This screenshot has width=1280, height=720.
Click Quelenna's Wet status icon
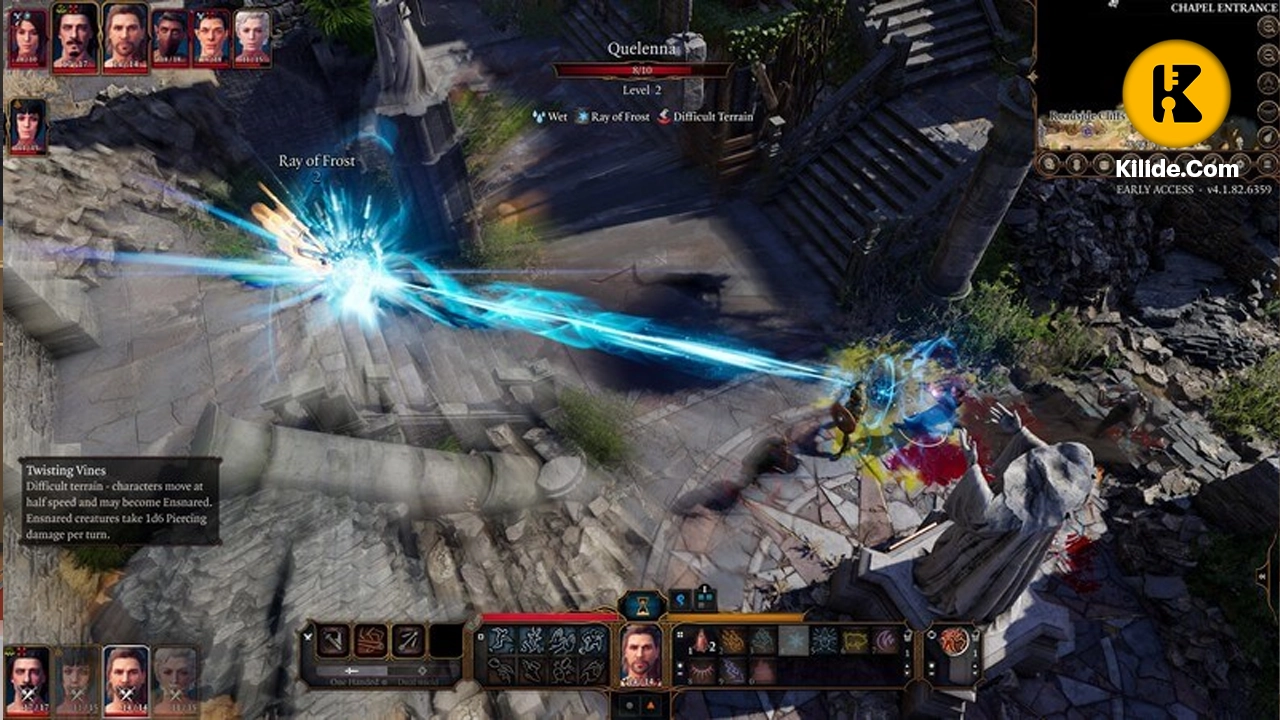pos(538,116)
